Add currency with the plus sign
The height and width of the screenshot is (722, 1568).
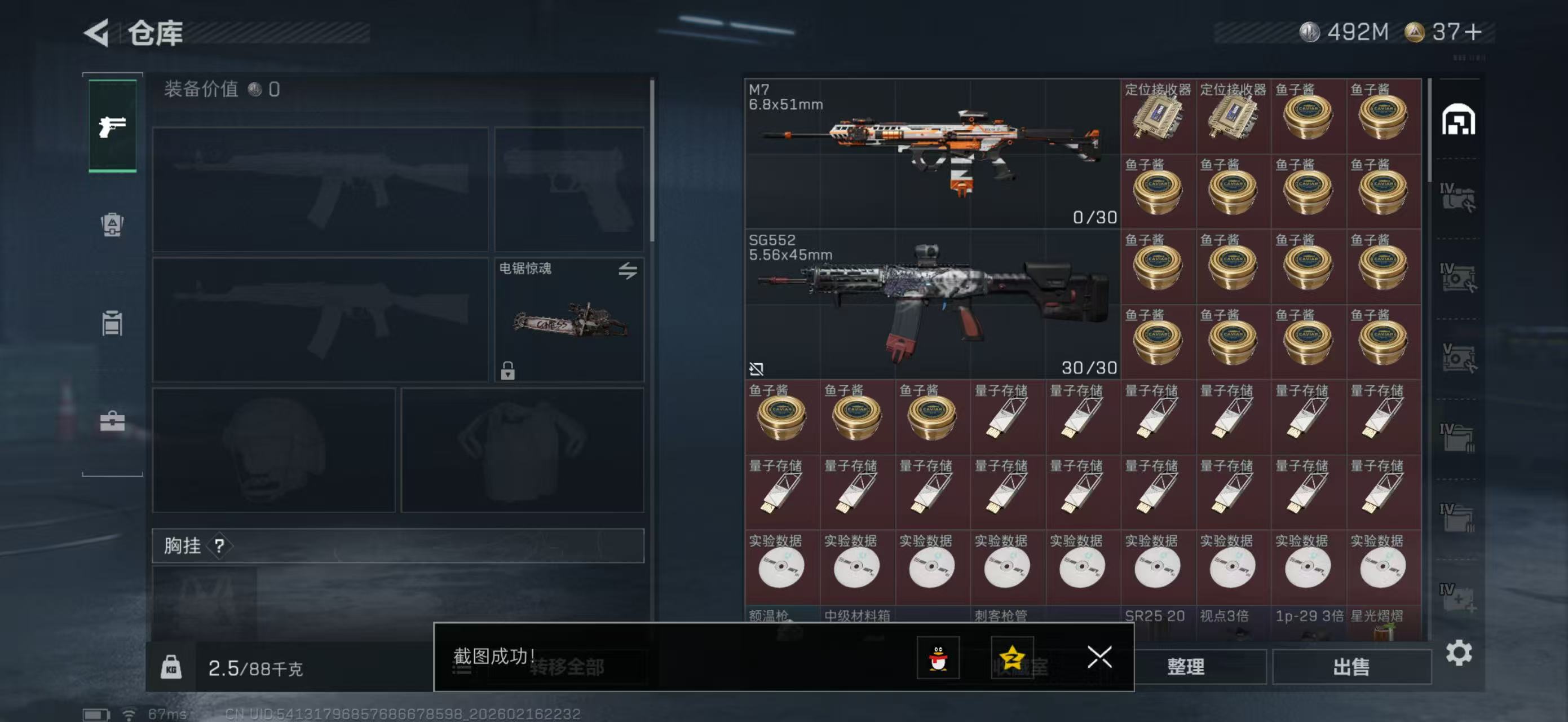click(1473, 32)
